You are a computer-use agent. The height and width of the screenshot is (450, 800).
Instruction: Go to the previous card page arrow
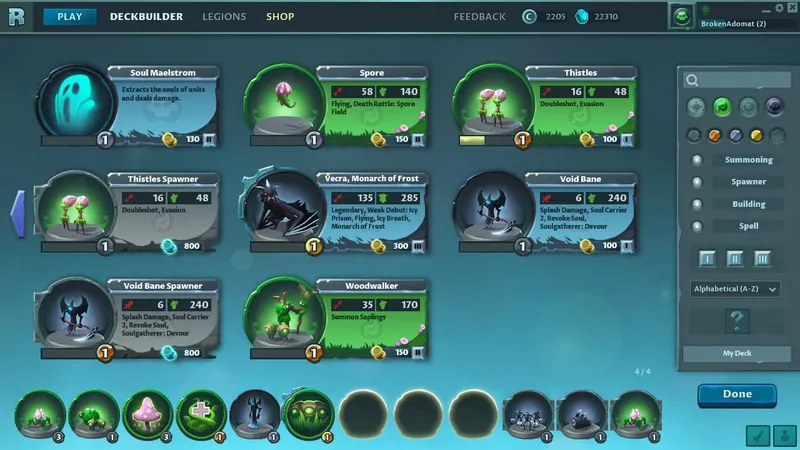tap(17, 212)
